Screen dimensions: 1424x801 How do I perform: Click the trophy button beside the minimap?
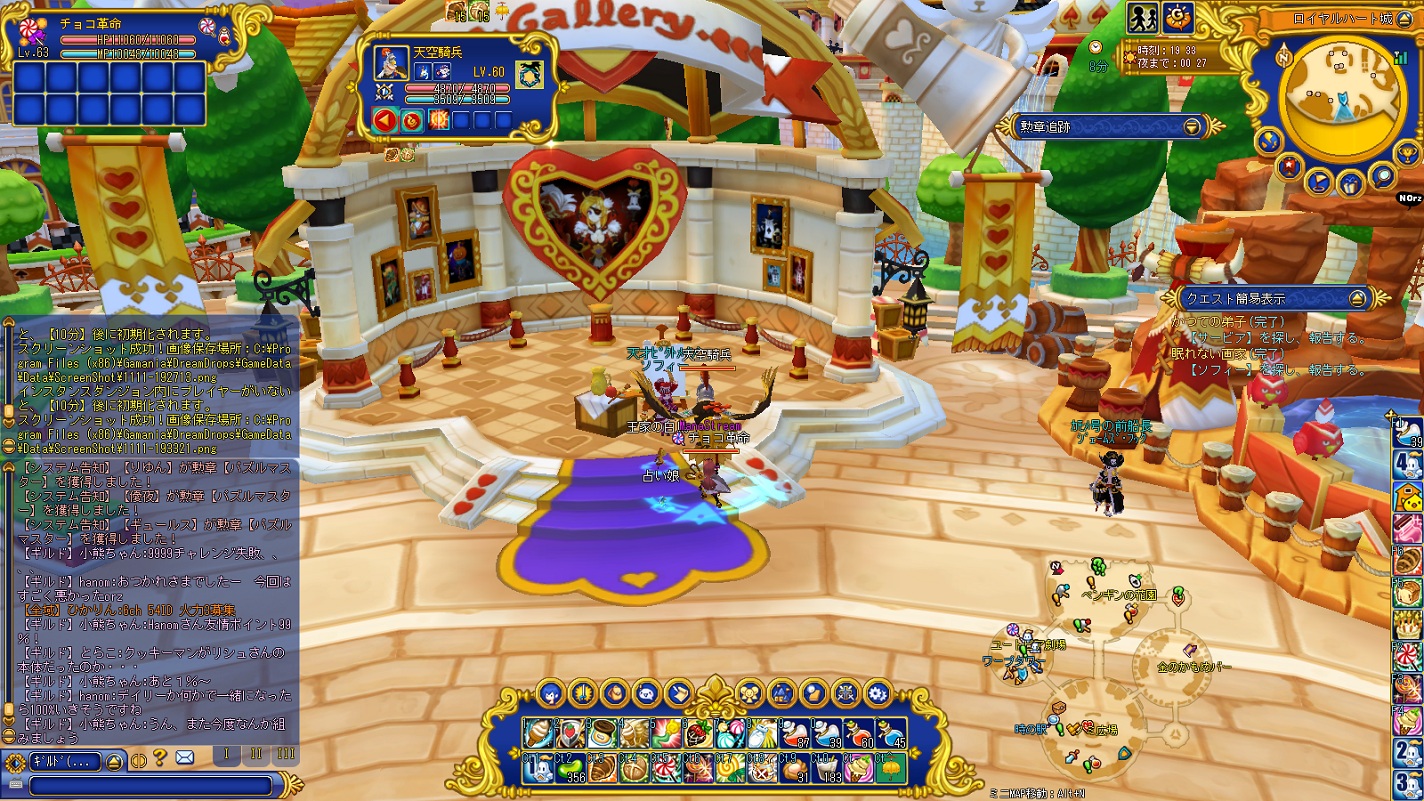(1407, 152)
